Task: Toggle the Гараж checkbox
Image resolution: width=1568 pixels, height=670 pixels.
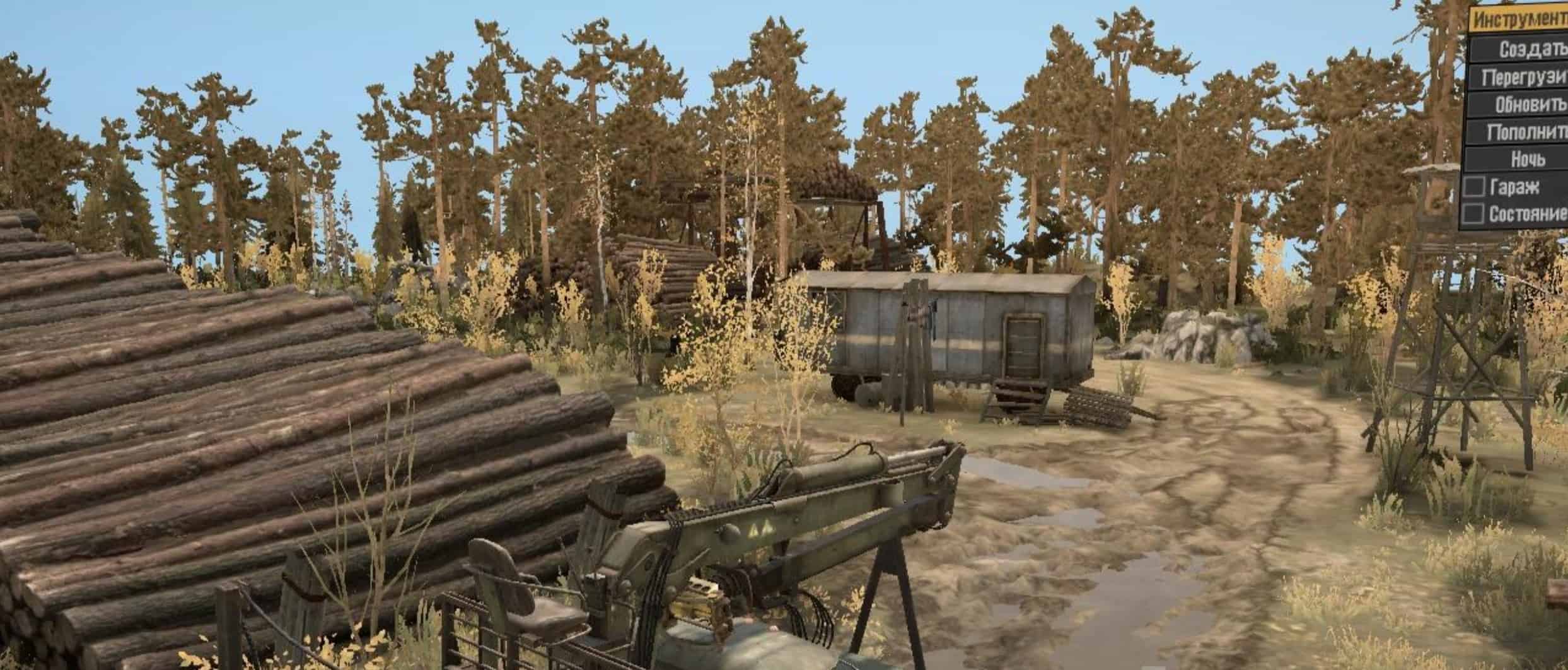Action: [x=1475, y=187]
